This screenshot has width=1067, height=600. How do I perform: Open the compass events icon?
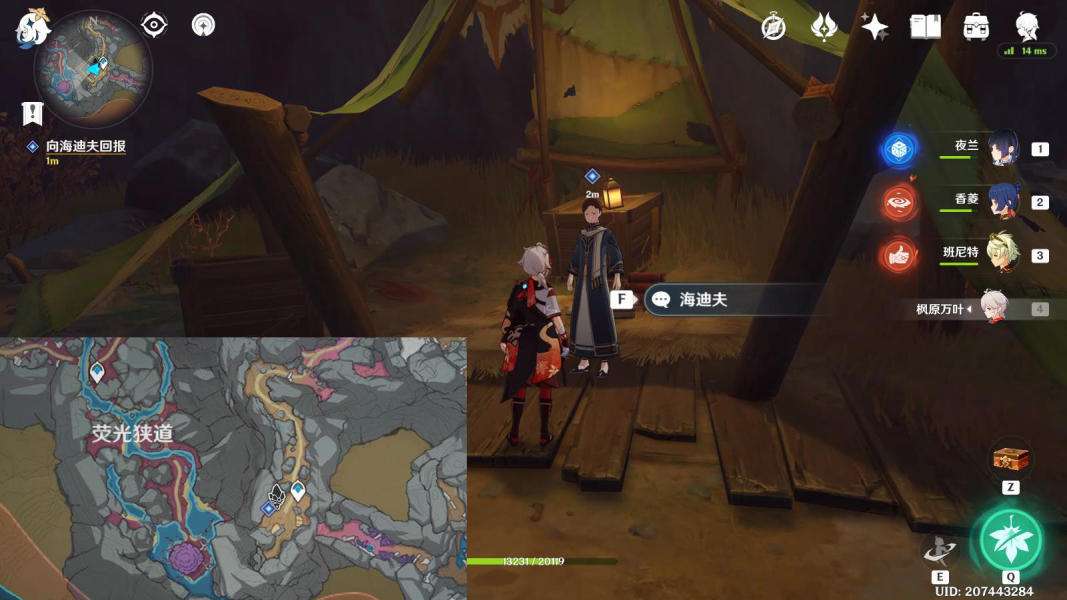[x=773, y=27]
